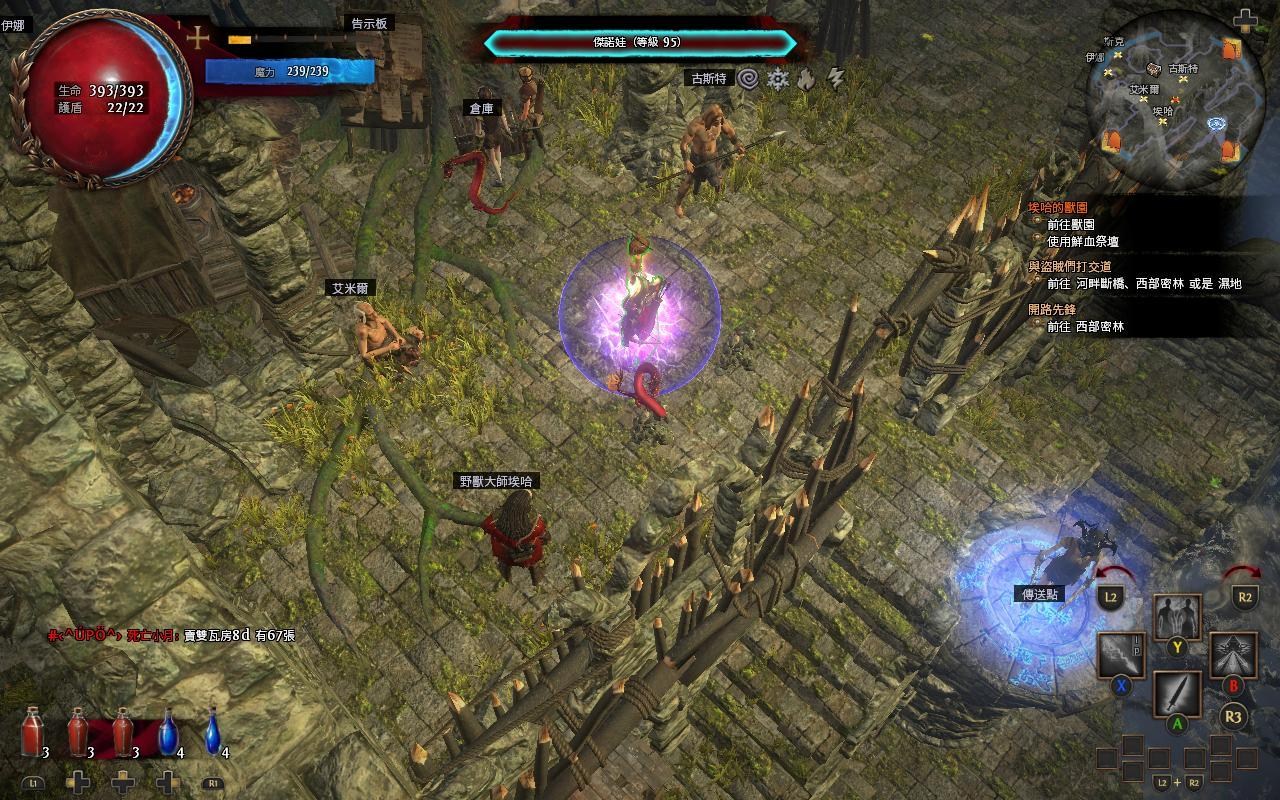Click the snowflake cold status icon

click(x=778, y=76)
